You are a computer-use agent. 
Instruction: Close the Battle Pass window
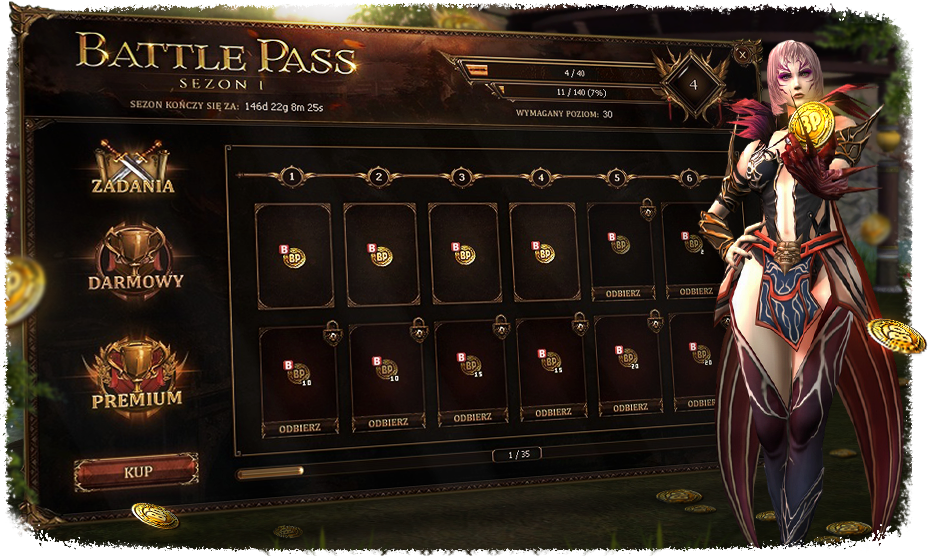[742, 52]
